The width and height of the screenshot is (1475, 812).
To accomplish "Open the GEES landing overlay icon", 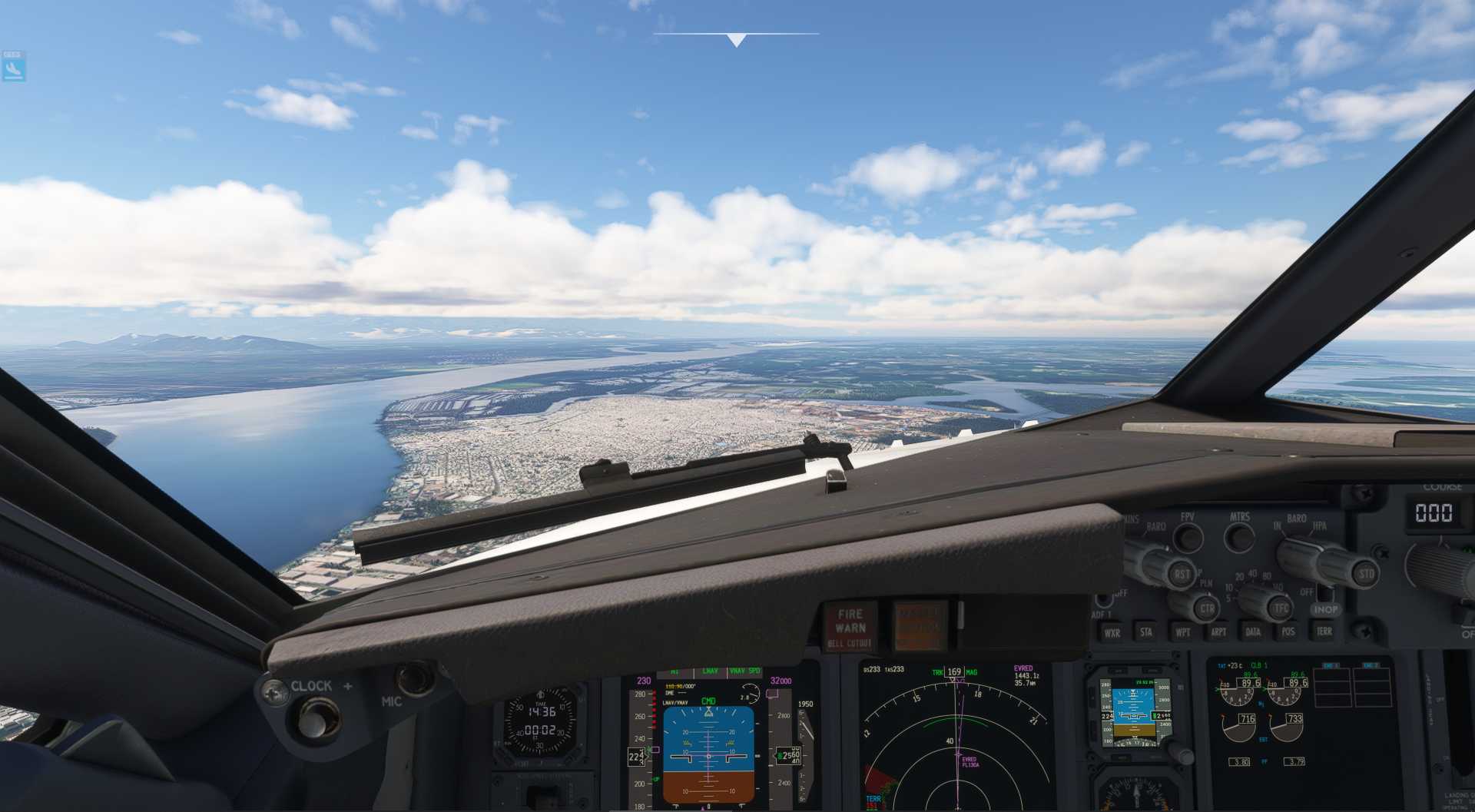I will click(13, 67).
